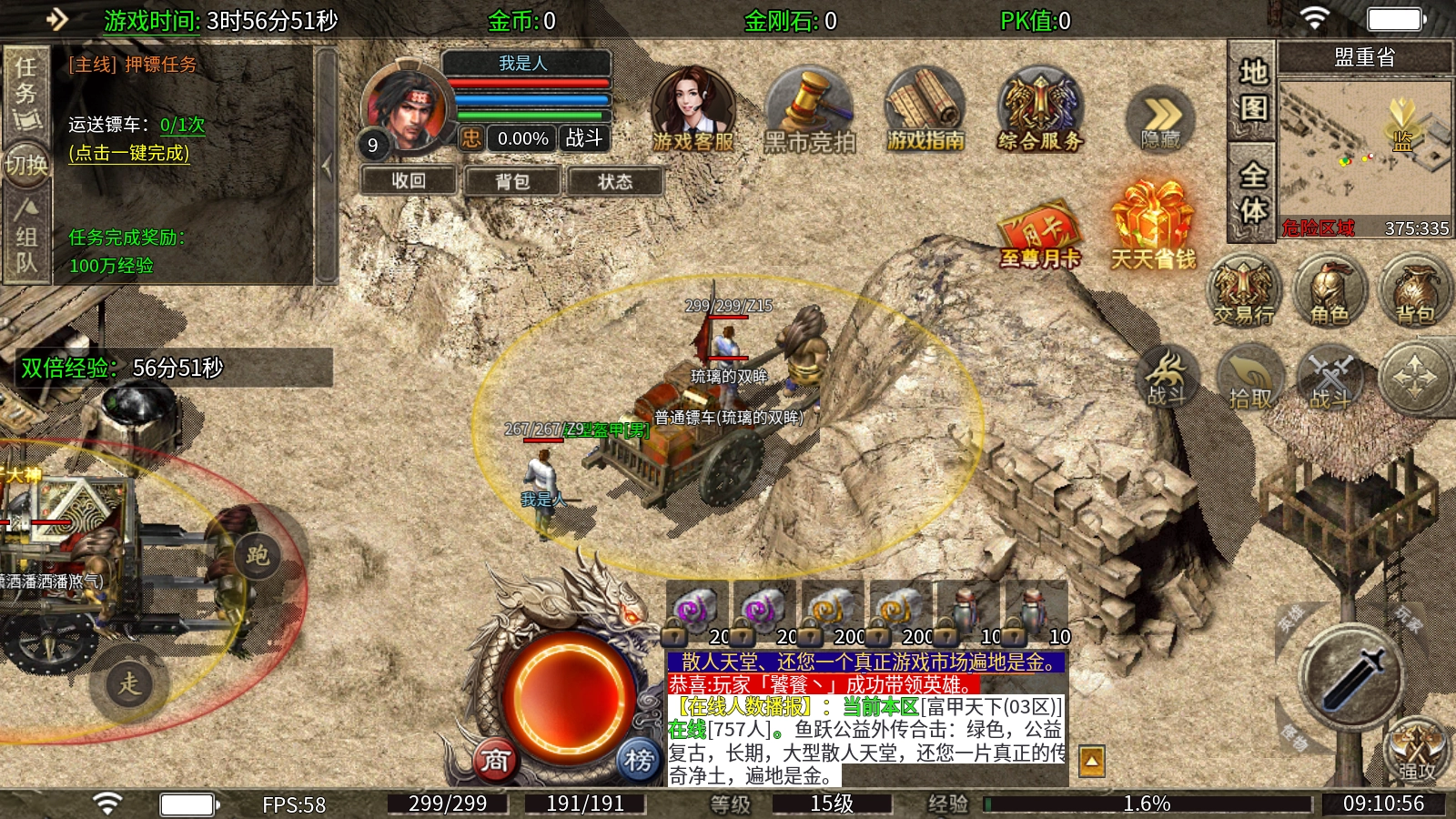This screenshot has height=819, width=1456.
Task: Open the 商 shop round button
Action: (495, 760)
